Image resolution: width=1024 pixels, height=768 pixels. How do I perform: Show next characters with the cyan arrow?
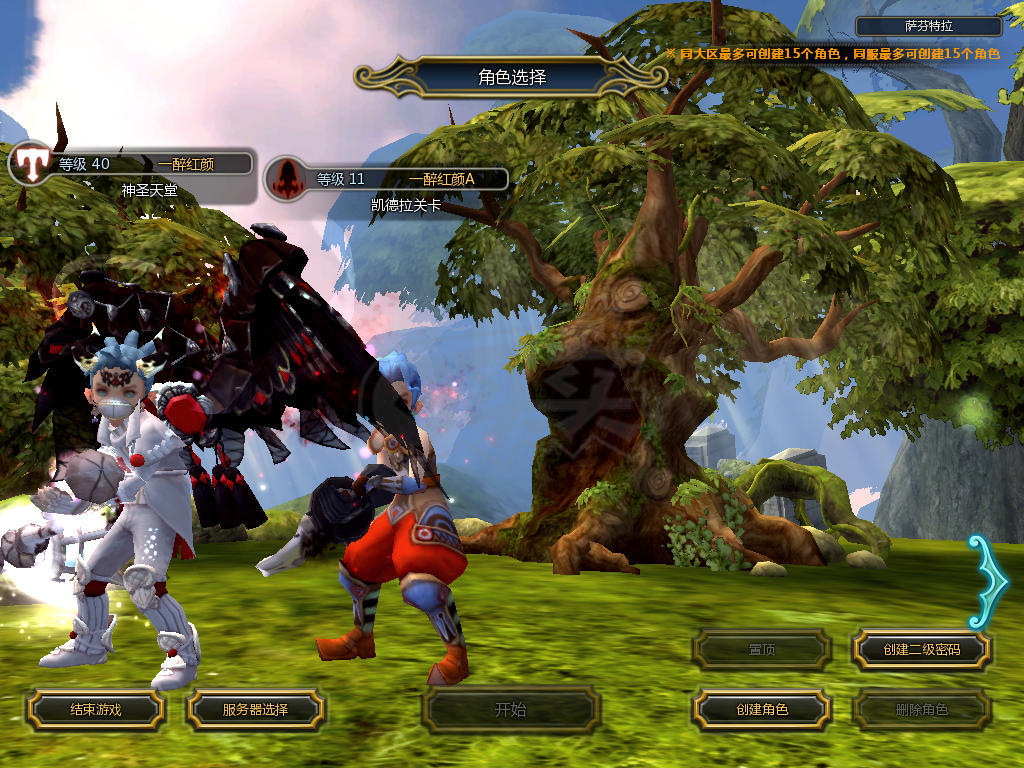tap(989, 582)
